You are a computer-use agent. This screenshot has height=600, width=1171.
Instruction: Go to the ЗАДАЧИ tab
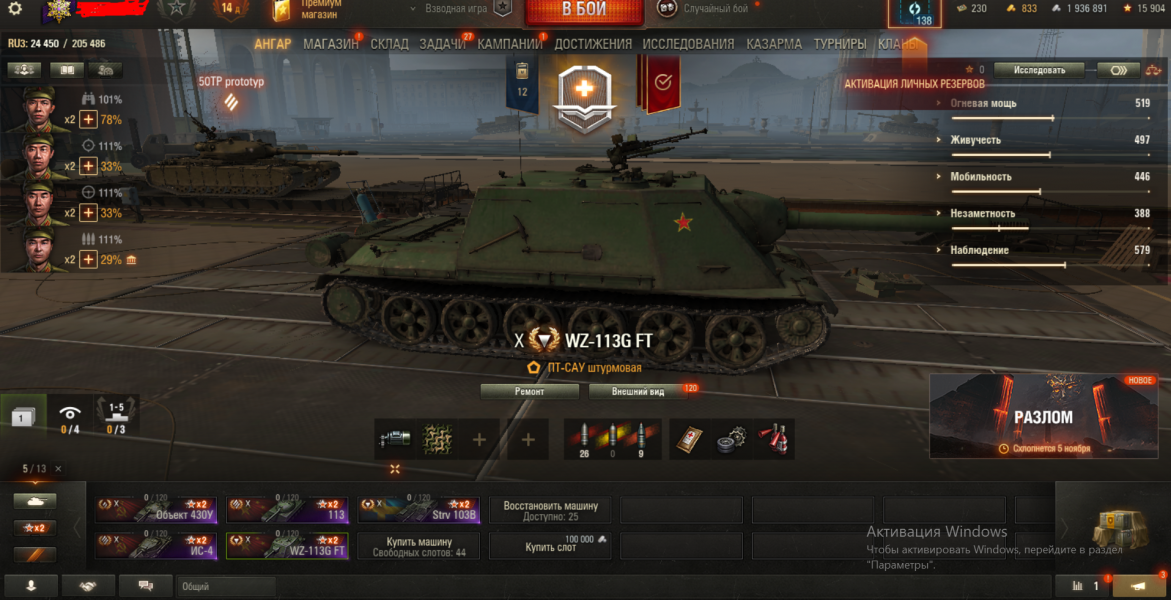click(442, 44)
